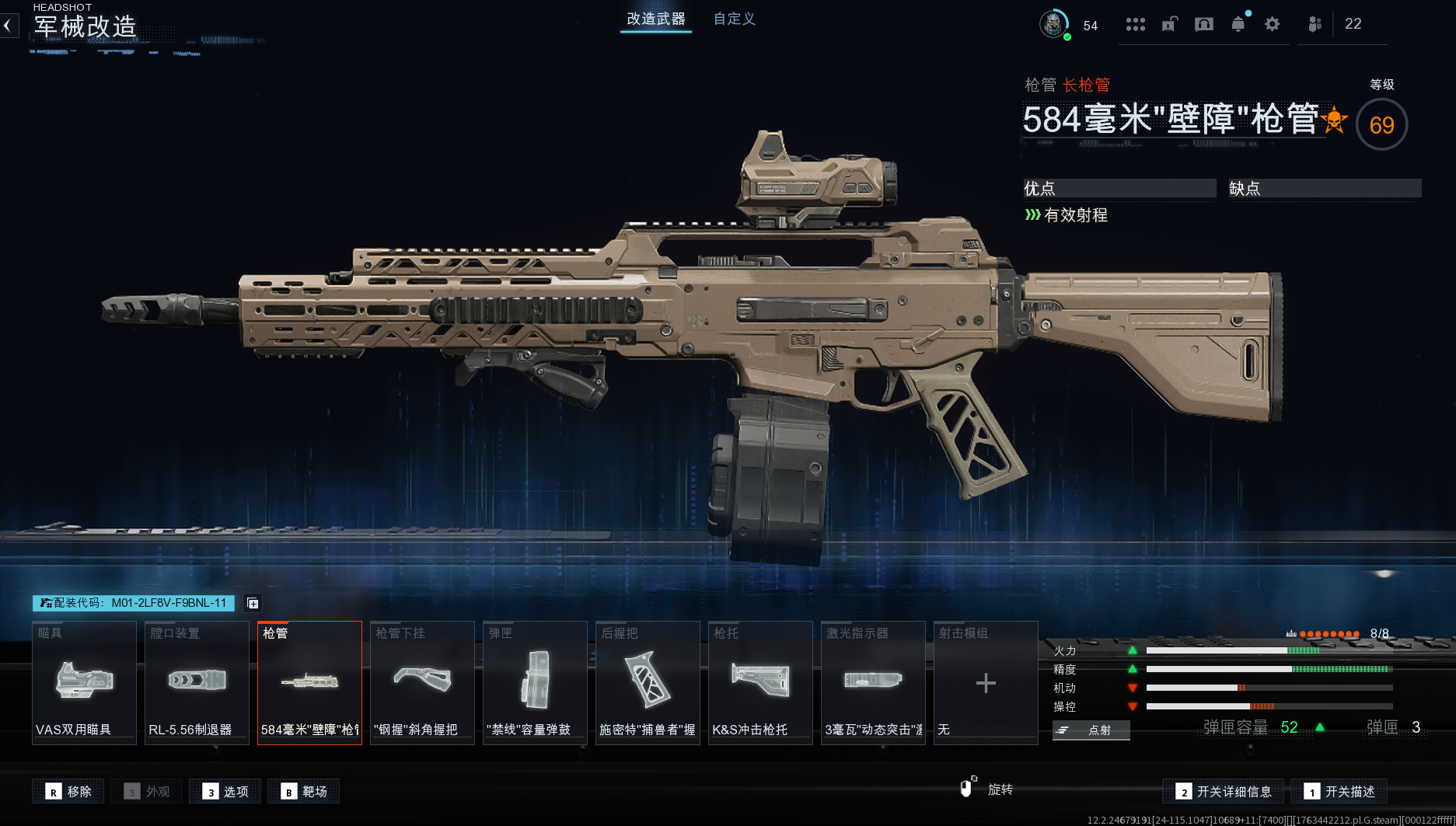Viewport: 1456px width, 826px height.
Task: Enter the 靶场 firing range
Action: point(304,791)
